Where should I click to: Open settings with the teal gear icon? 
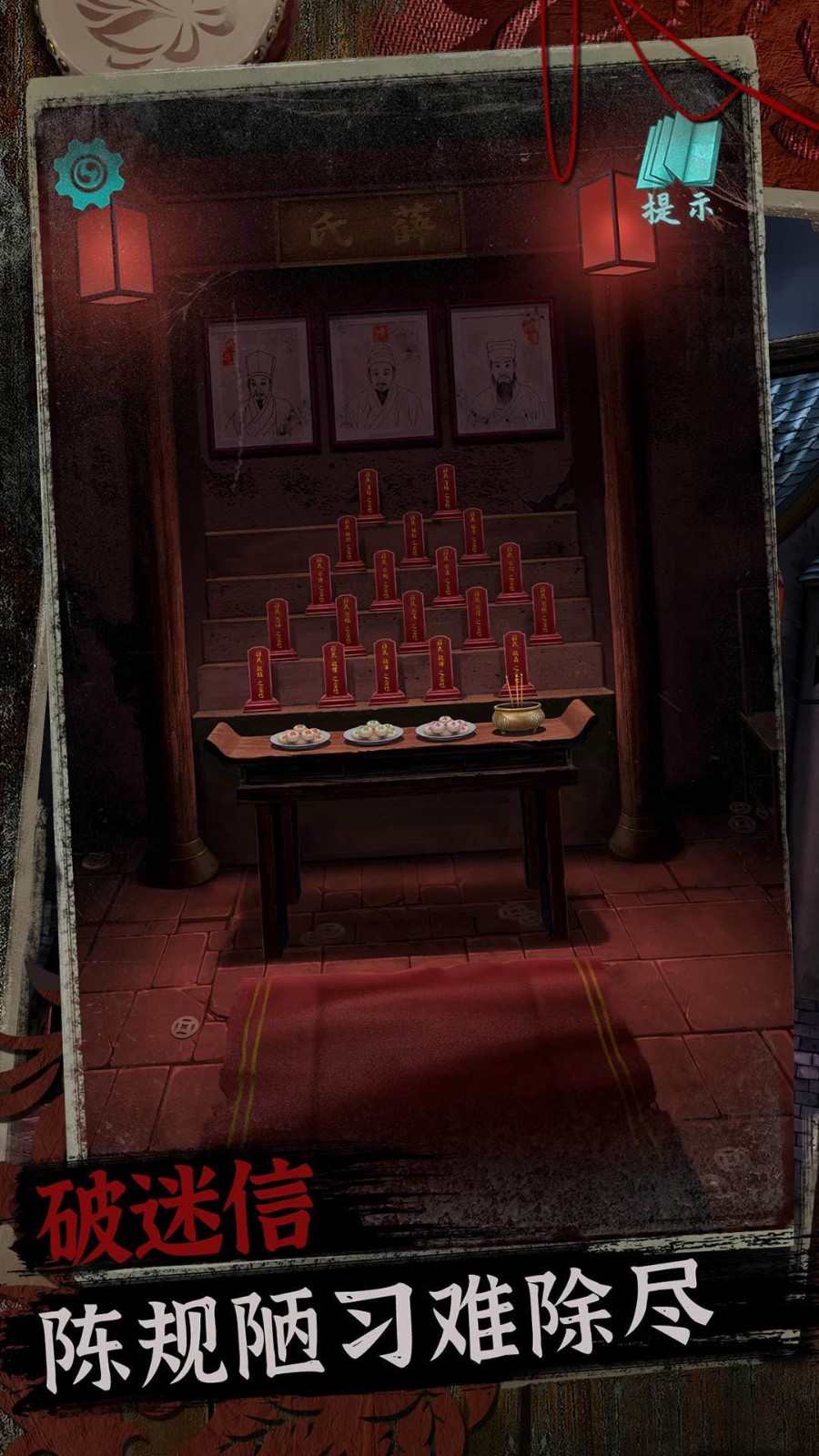click(x=88, y=173)
